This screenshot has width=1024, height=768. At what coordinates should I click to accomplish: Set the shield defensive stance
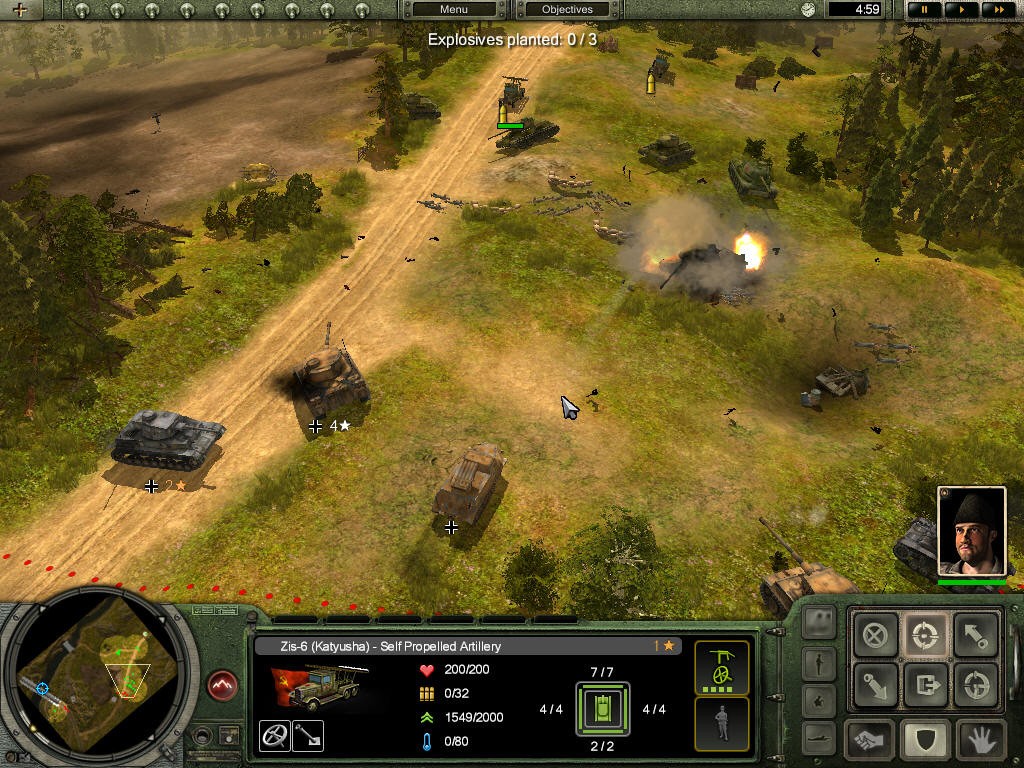[926, 741]
